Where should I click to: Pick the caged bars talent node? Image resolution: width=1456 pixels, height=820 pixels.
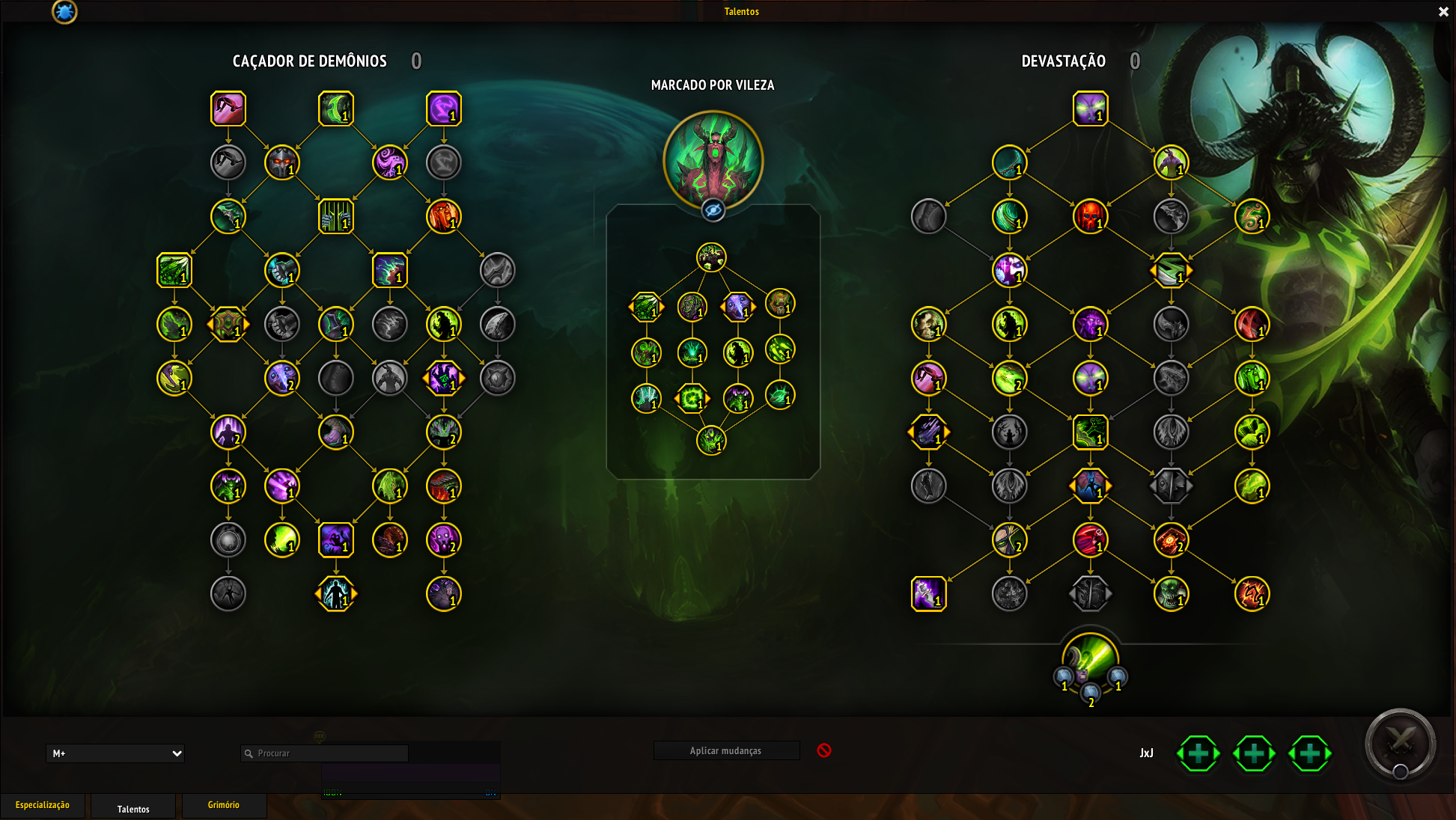[x=335, y=216]
